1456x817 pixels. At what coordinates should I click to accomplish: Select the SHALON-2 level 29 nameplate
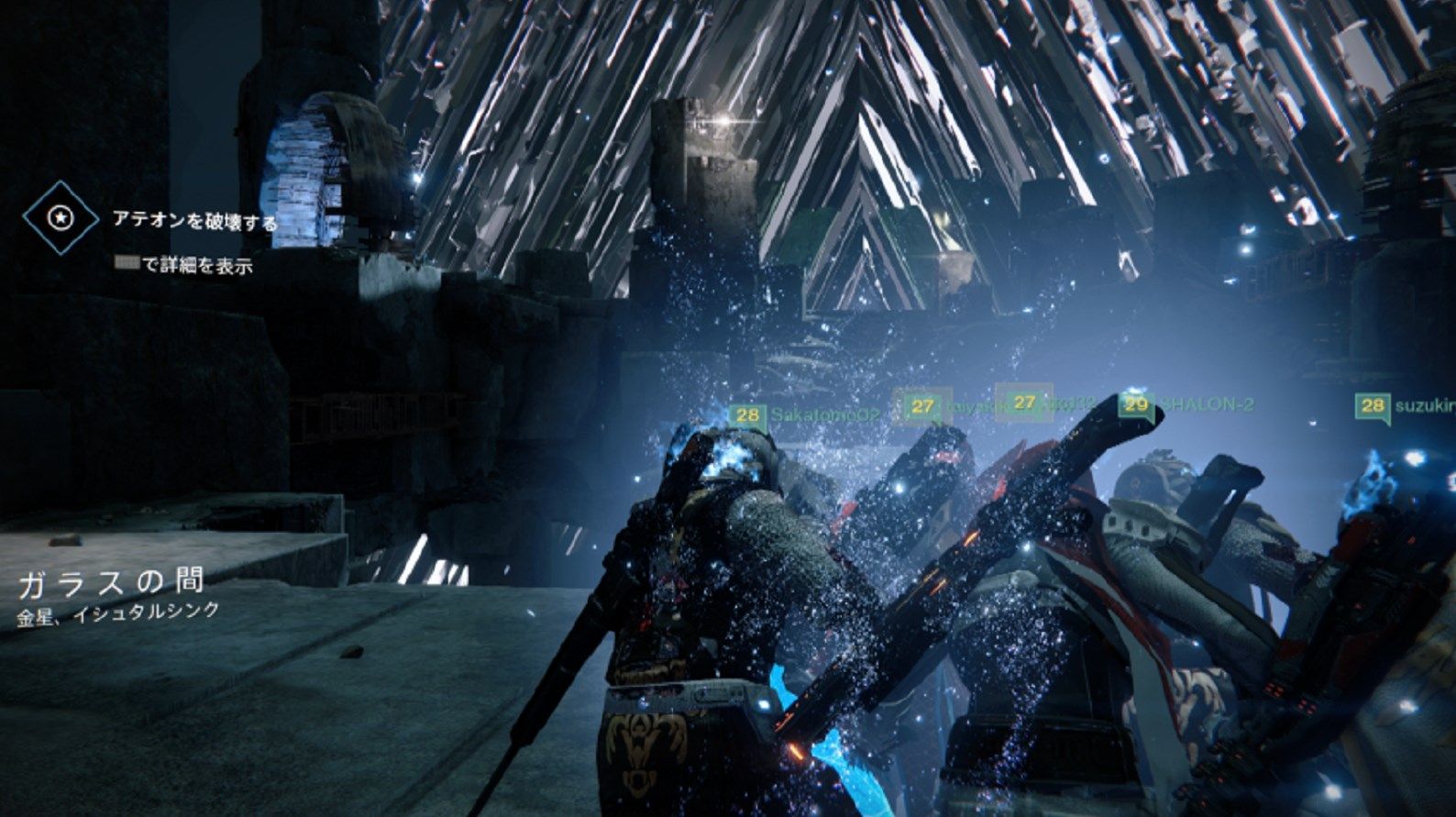1188,404
